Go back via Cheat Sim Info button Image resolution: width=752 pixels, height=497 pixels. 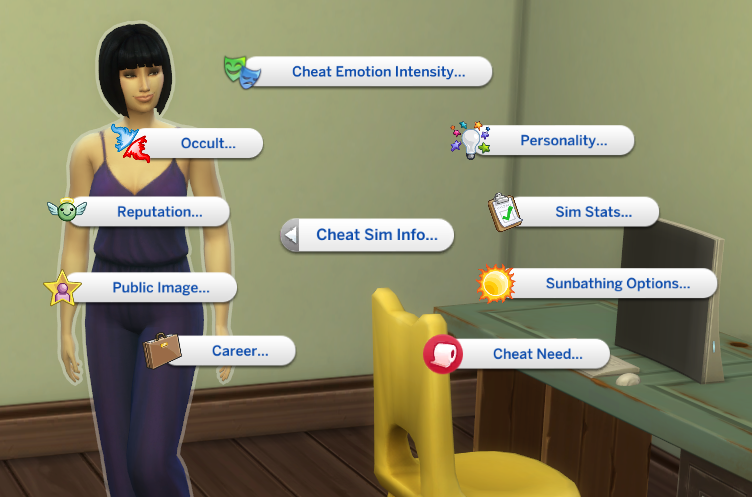[x=376, y=236]
